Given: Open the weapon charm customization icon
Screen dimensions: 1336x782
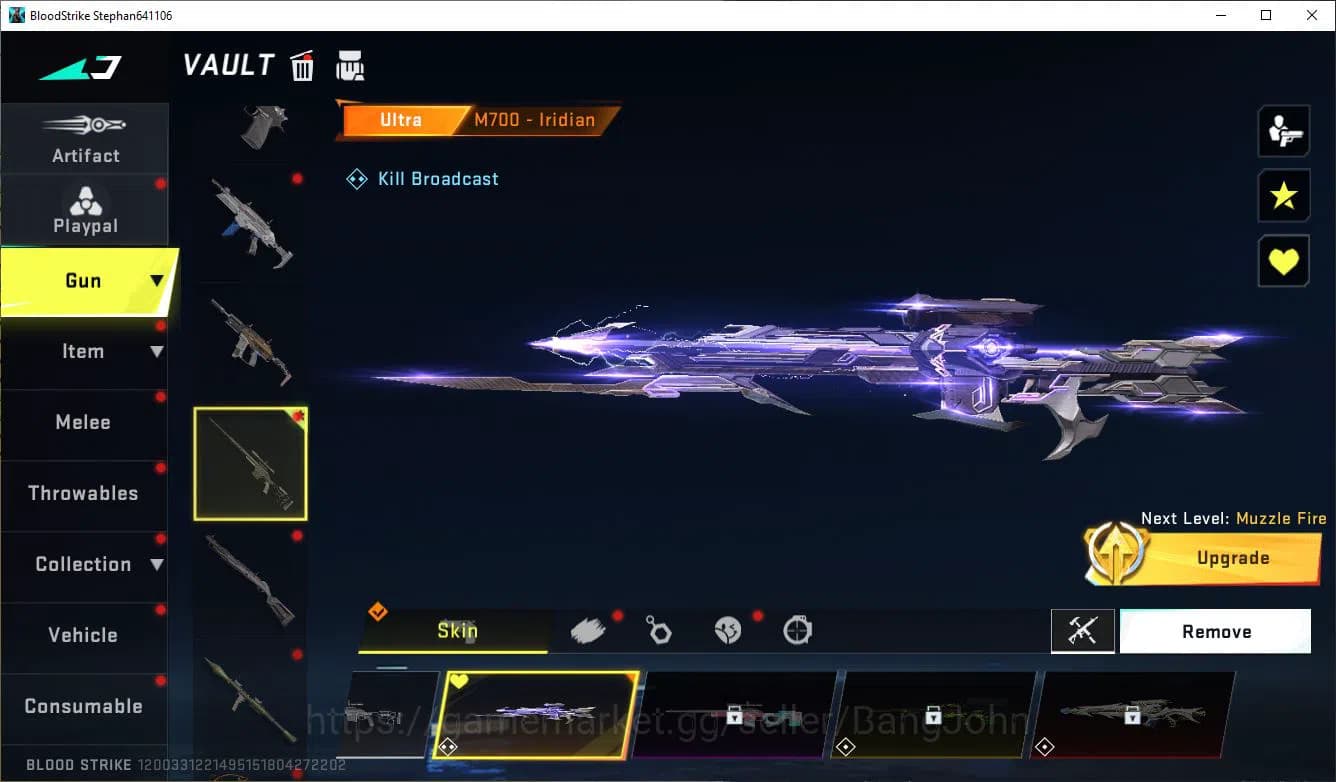Looking at the screenshot, I should [x=659, y=629].
